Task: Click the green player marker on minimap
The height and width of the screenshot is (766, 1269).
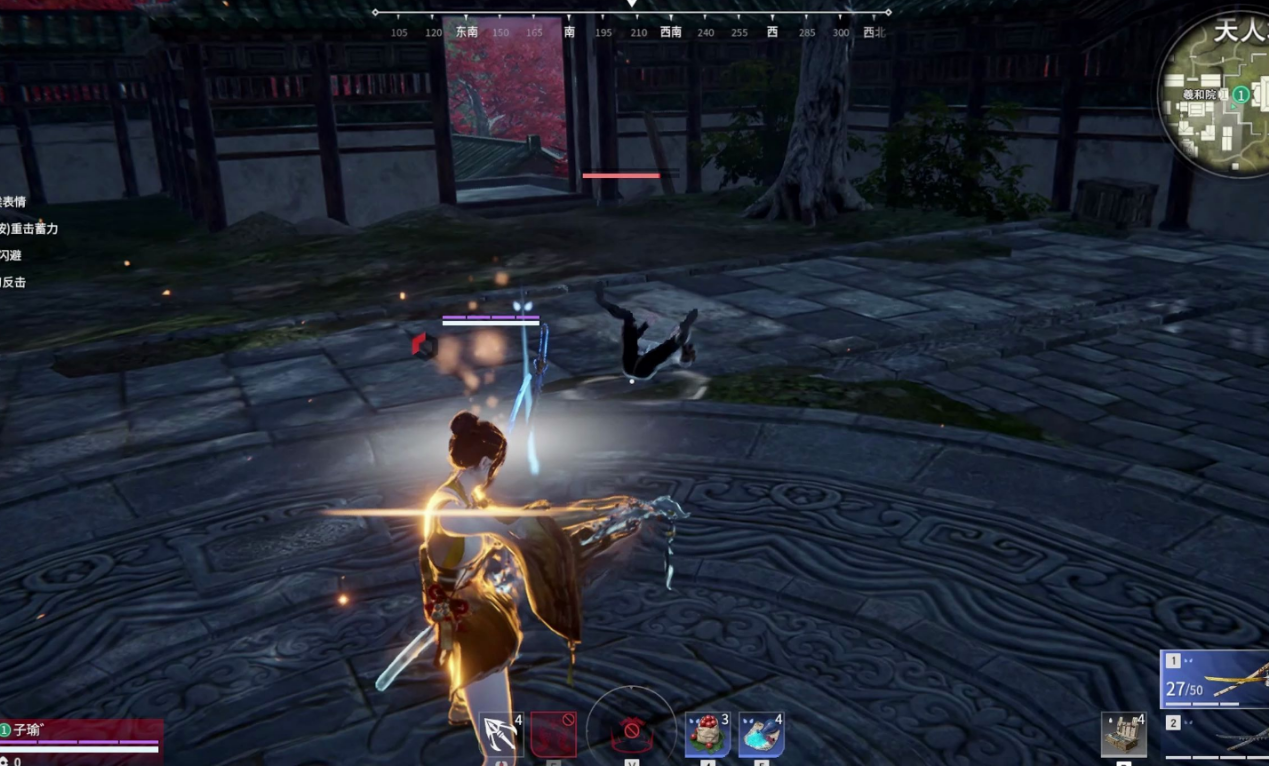Action: pos(1240,95)
